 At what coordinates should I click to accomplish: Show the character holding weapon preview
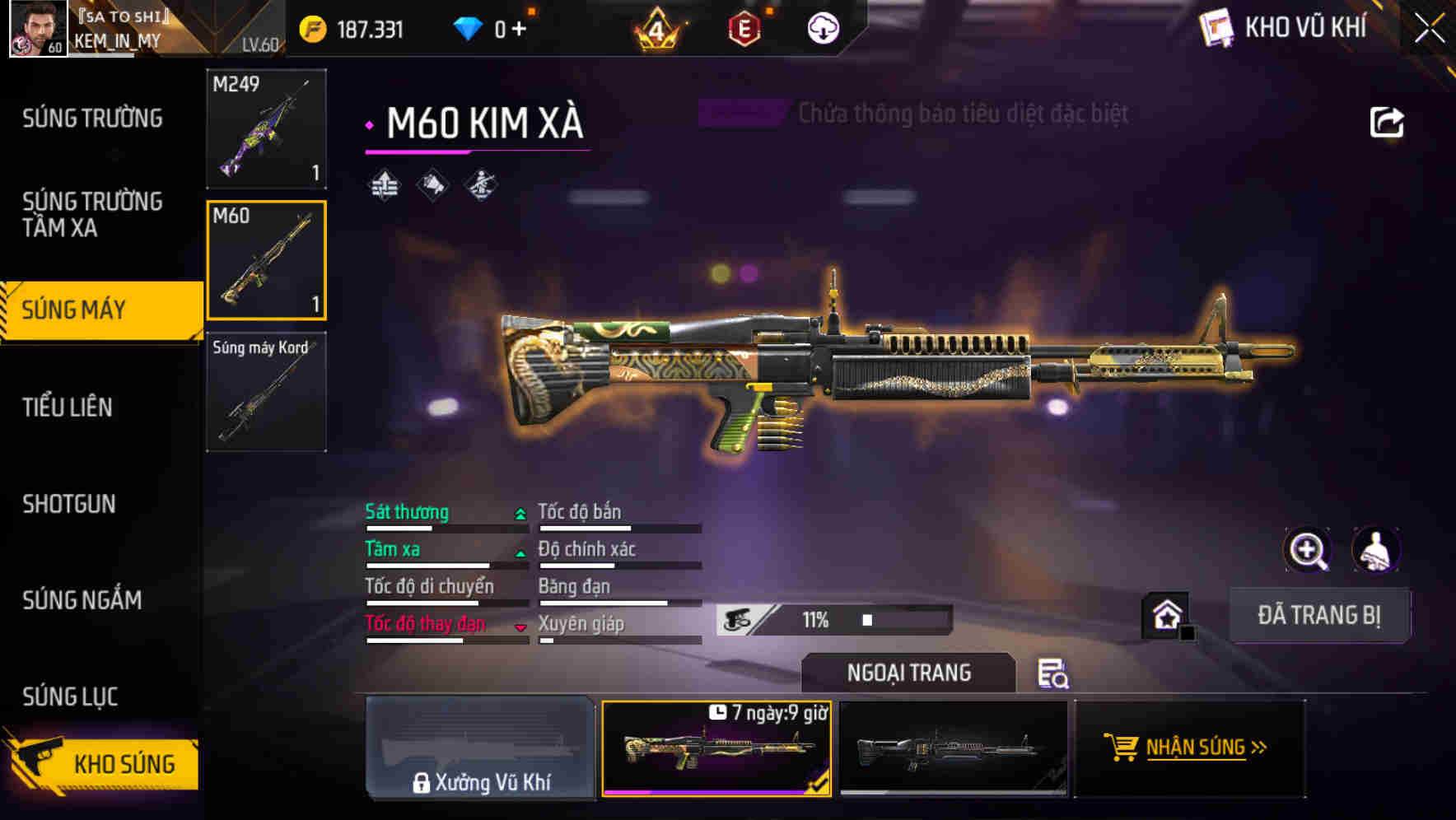coord(1377,549)
